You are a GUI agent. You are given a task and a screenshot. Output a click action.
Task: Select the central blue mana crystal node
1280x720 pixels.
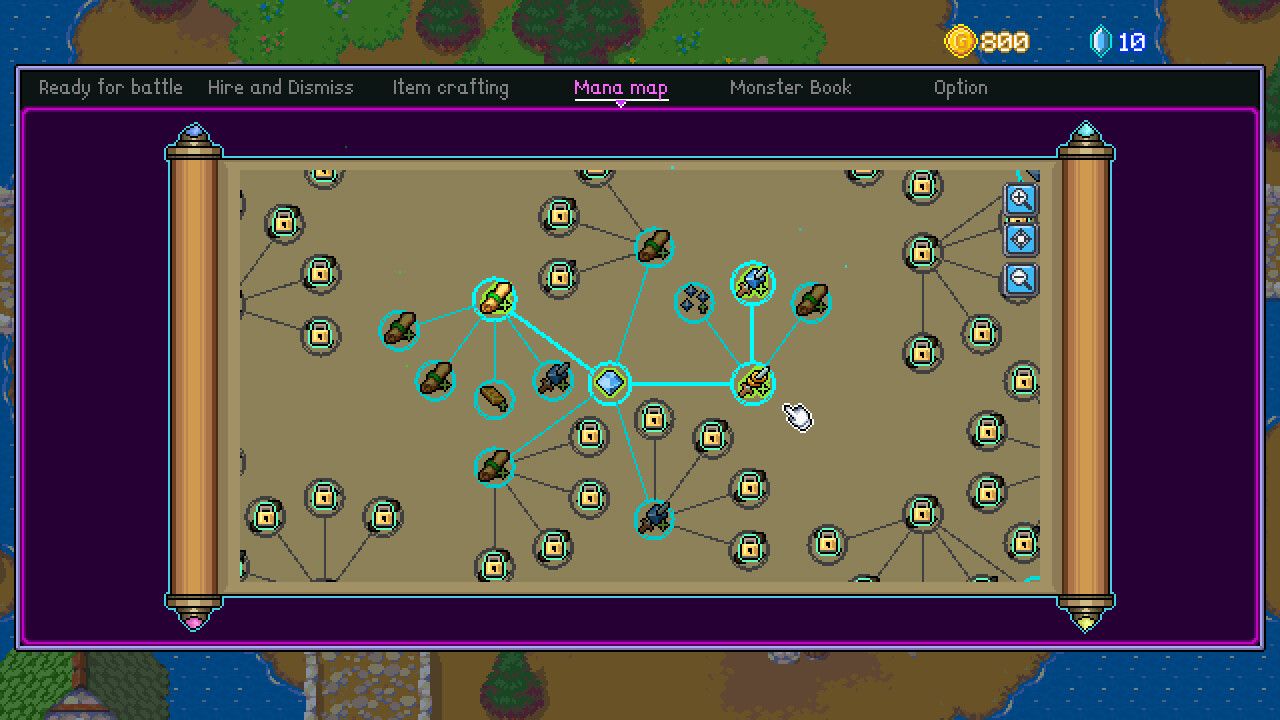tap(613, 381)
